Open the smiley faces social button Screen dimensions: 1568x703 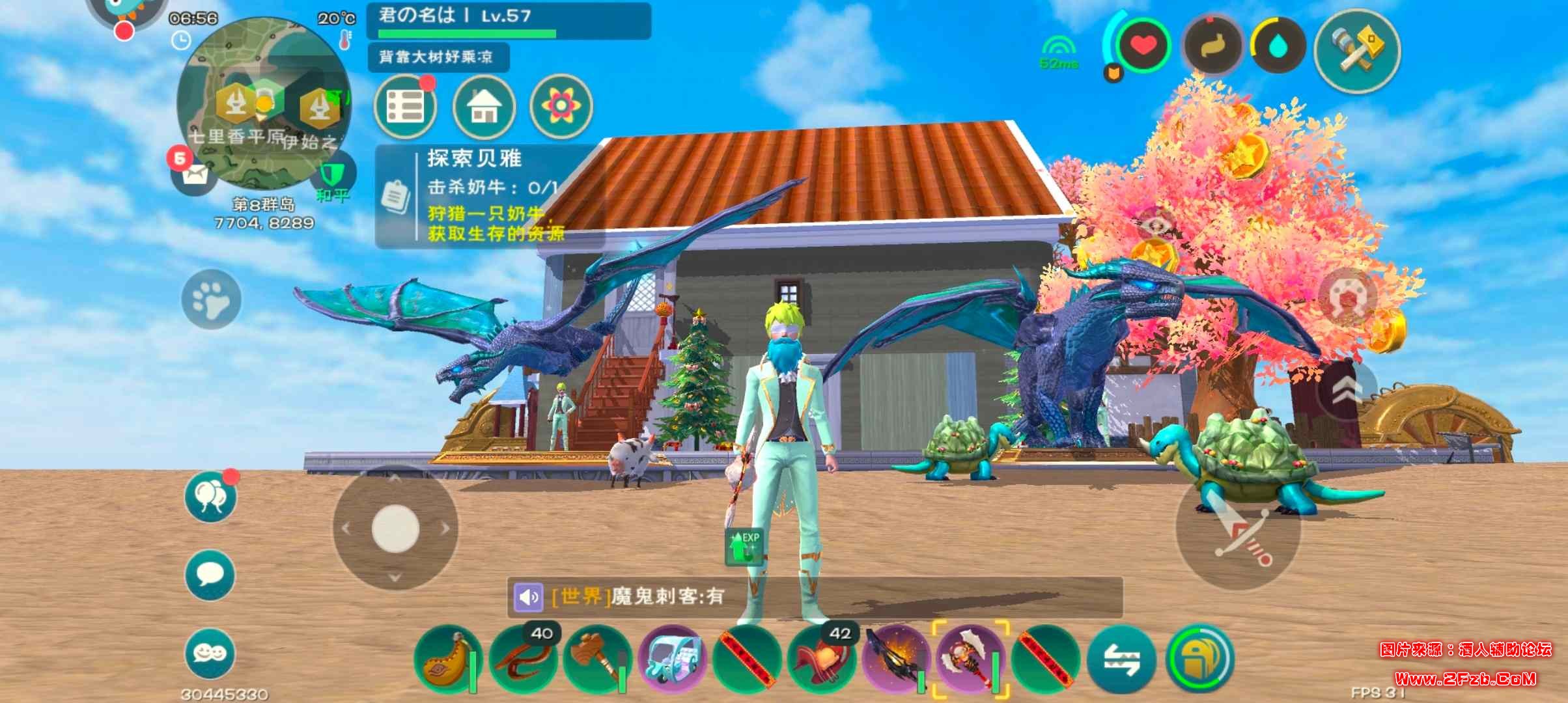coord(210,653)
